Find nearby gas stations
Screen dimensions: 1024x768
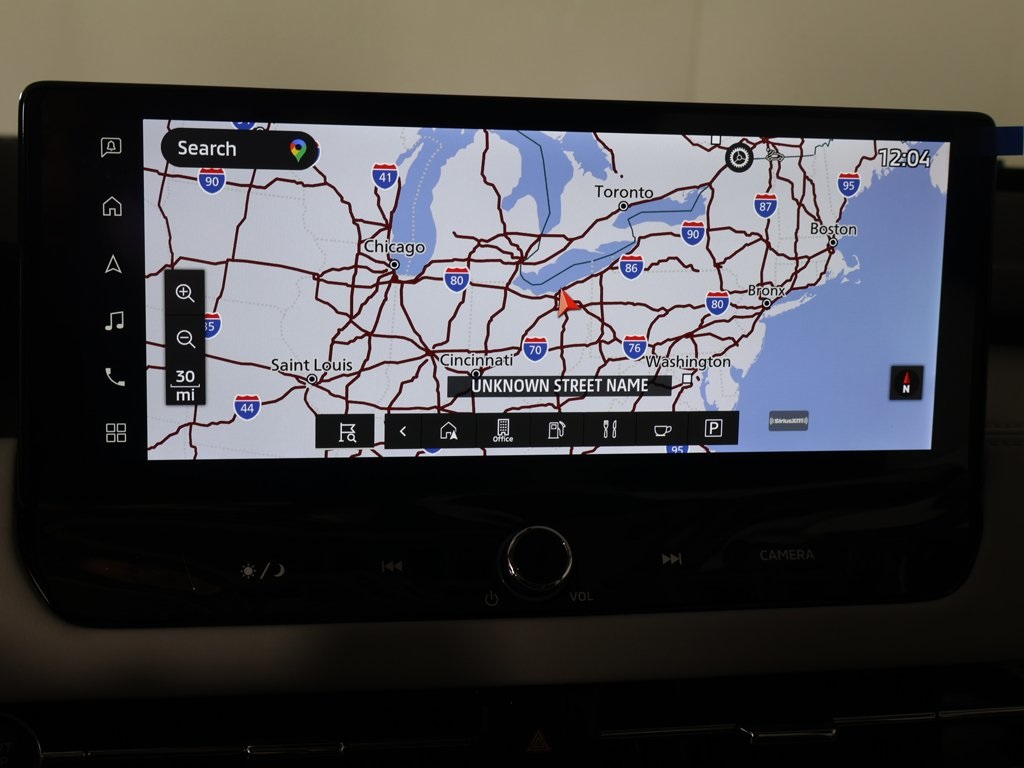pyautogui.click(x=557, y=431)
